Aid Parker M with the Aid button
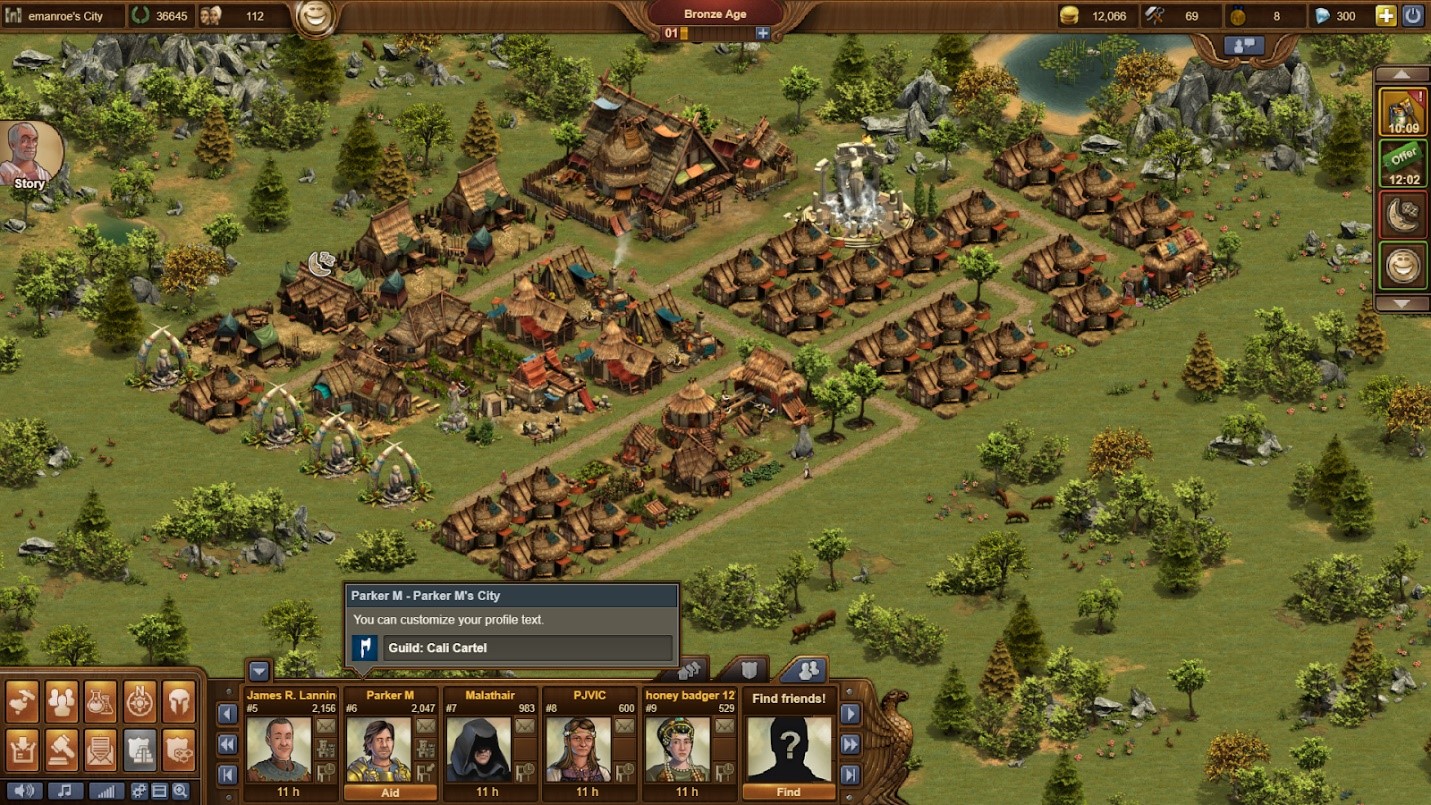The height and width of the screenshot is (805, 1431). pos(390,792)
